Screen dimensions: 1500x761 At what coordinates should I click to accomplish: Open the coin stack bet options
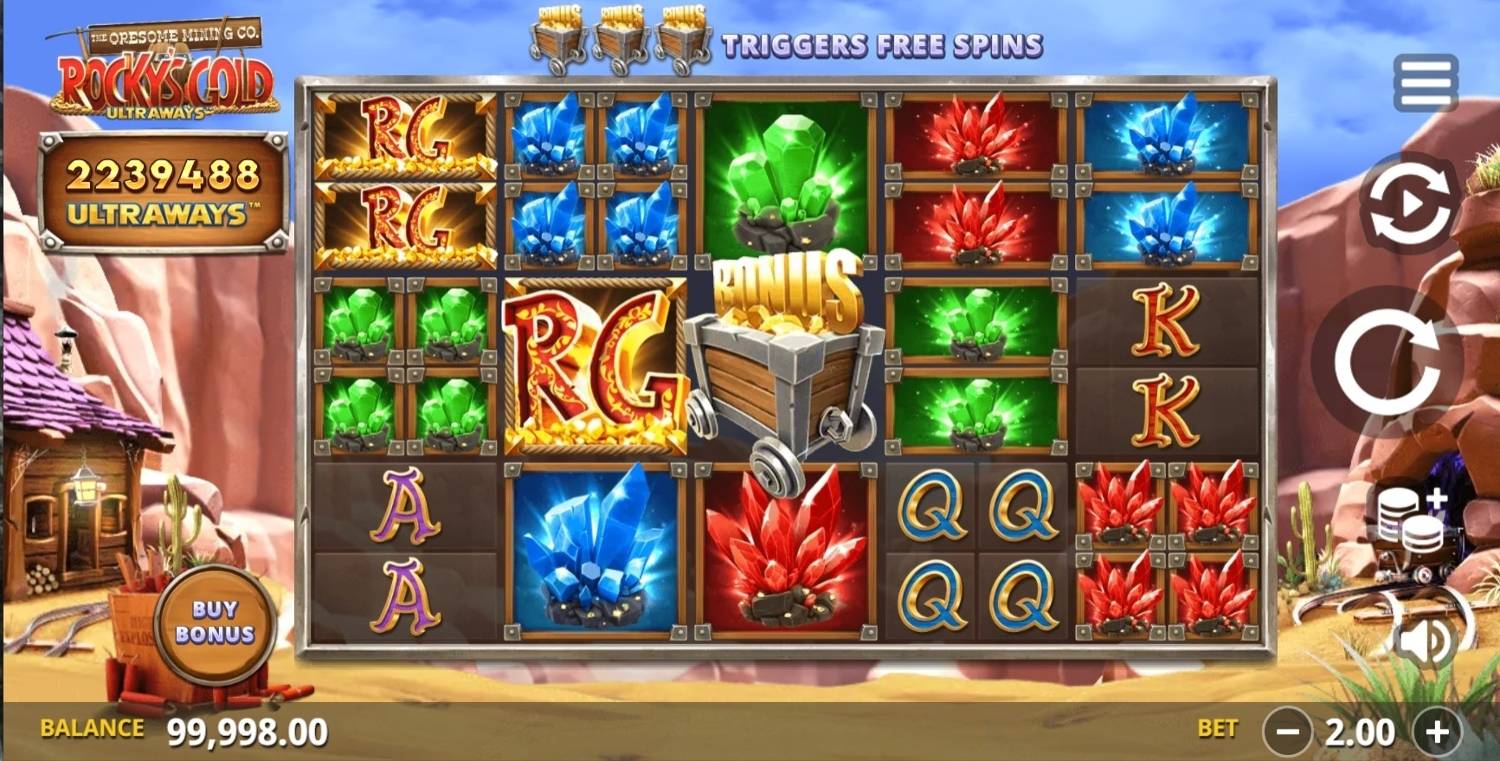(1410, 522)
